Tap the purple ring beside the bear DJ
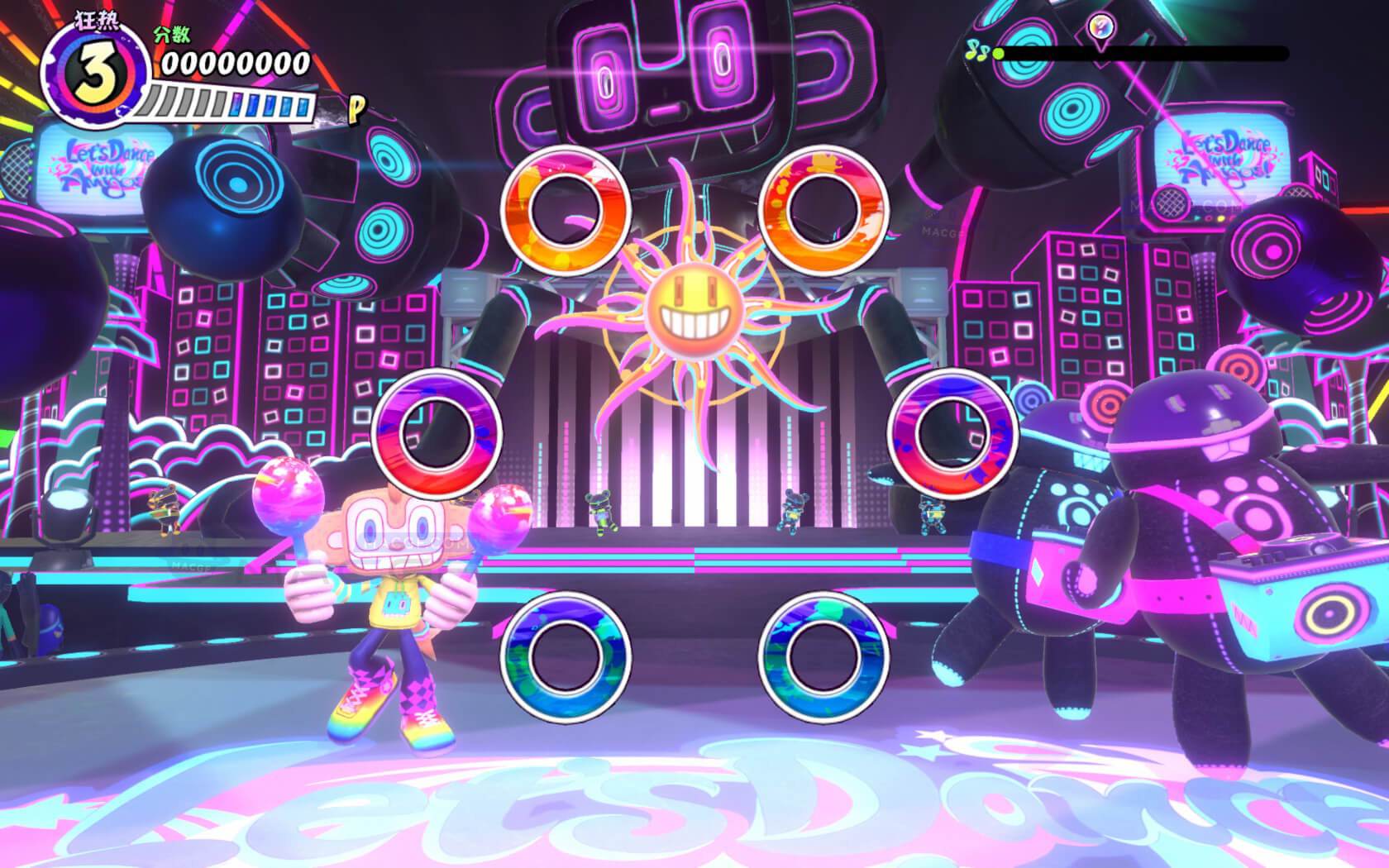 point(952,431)
